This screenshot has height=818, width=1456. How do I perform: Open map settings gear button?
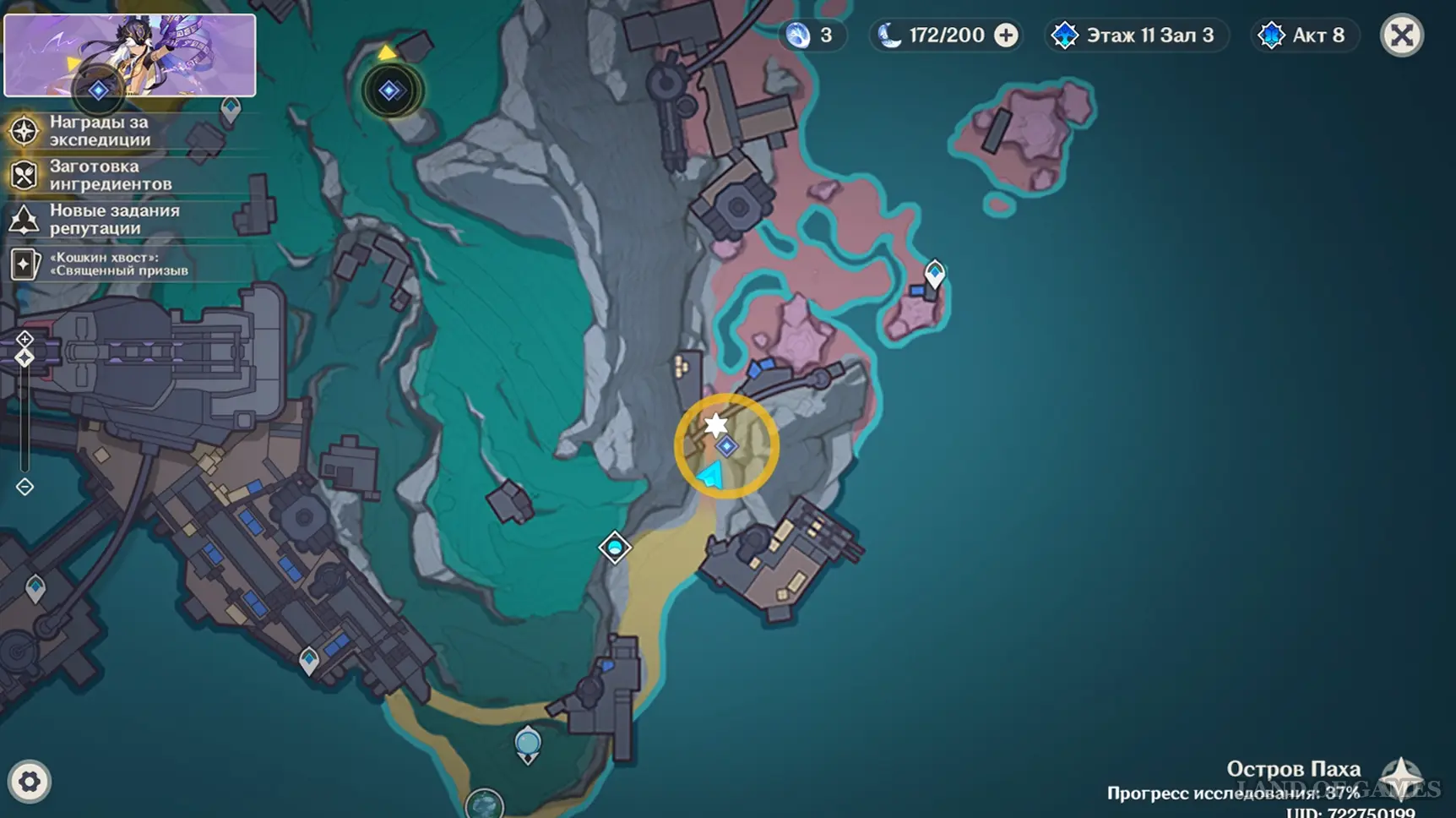[x=30, y=782]
